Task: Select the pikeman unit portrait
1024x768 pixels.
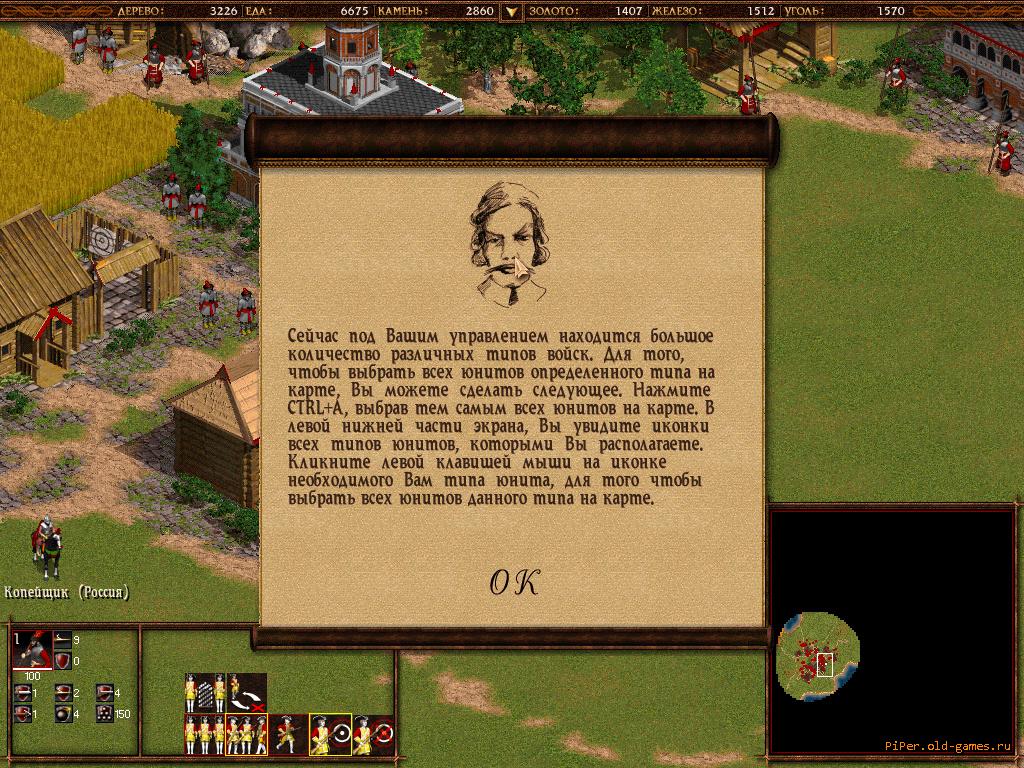Action: (32, 651)
